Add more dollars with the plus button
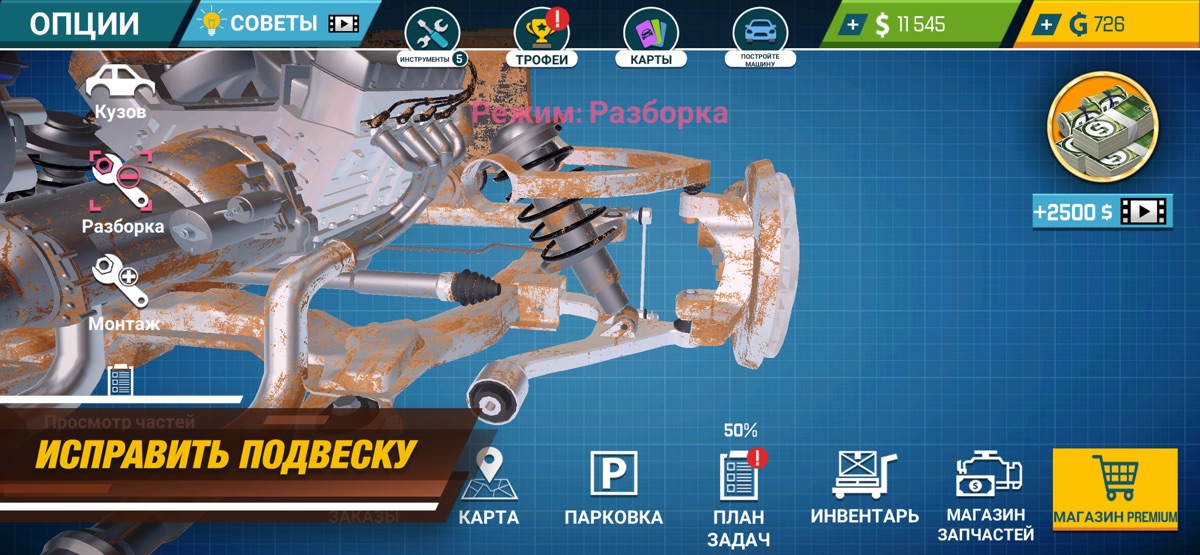This screenshot has width=1200, height=555. pyautogui.click(x=851, y=25)
